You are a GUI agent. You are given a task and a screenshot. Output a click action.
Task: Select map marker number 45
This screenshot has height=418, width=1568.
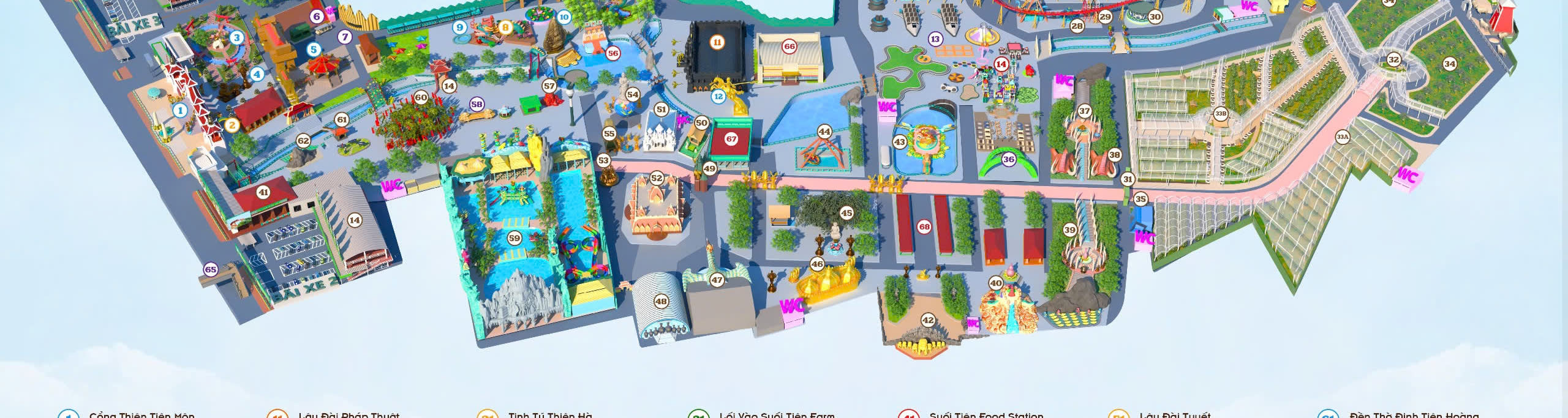846,213
